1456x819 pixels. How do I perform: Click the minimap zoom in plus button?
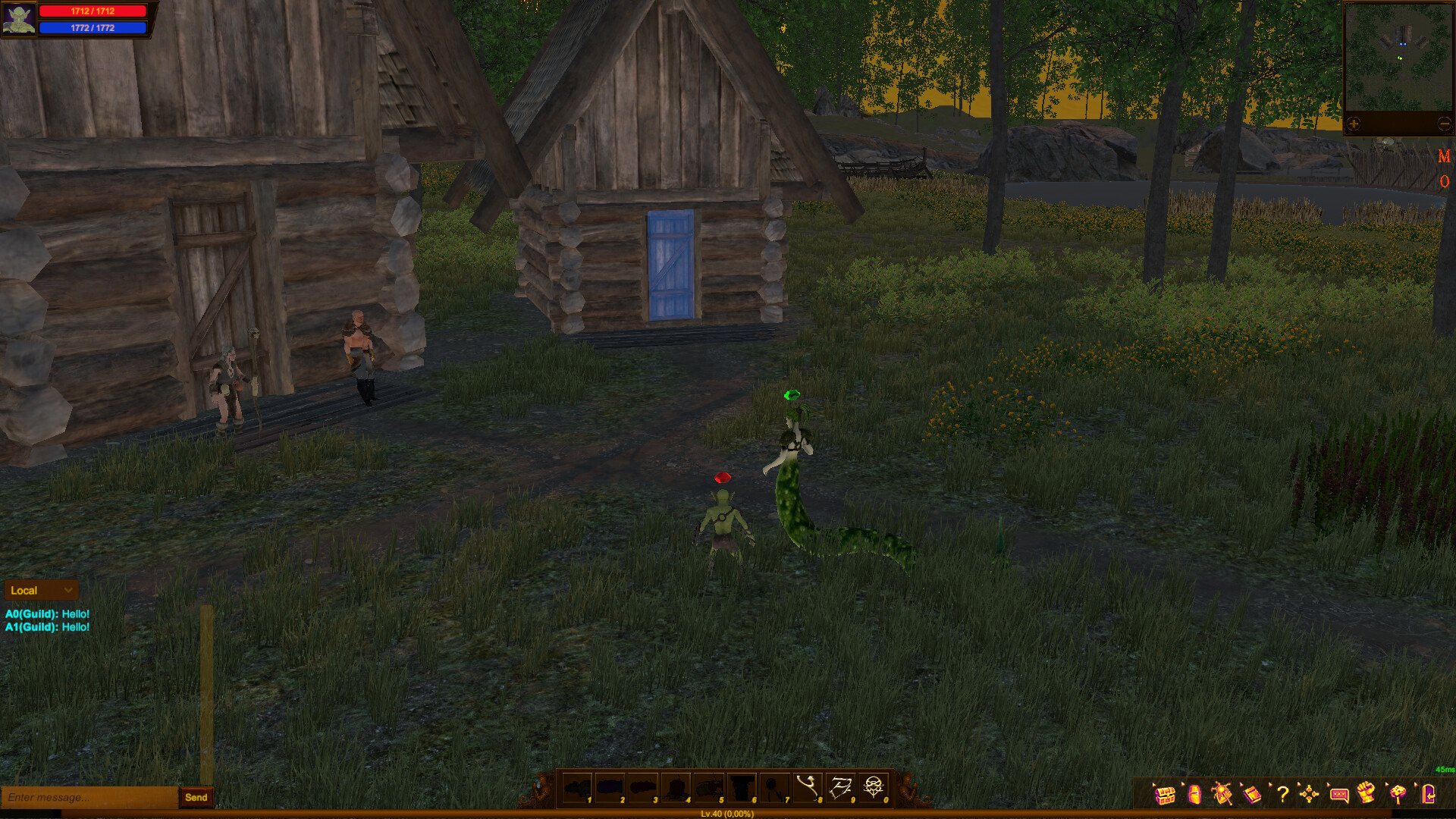[x=1354, y=123]
